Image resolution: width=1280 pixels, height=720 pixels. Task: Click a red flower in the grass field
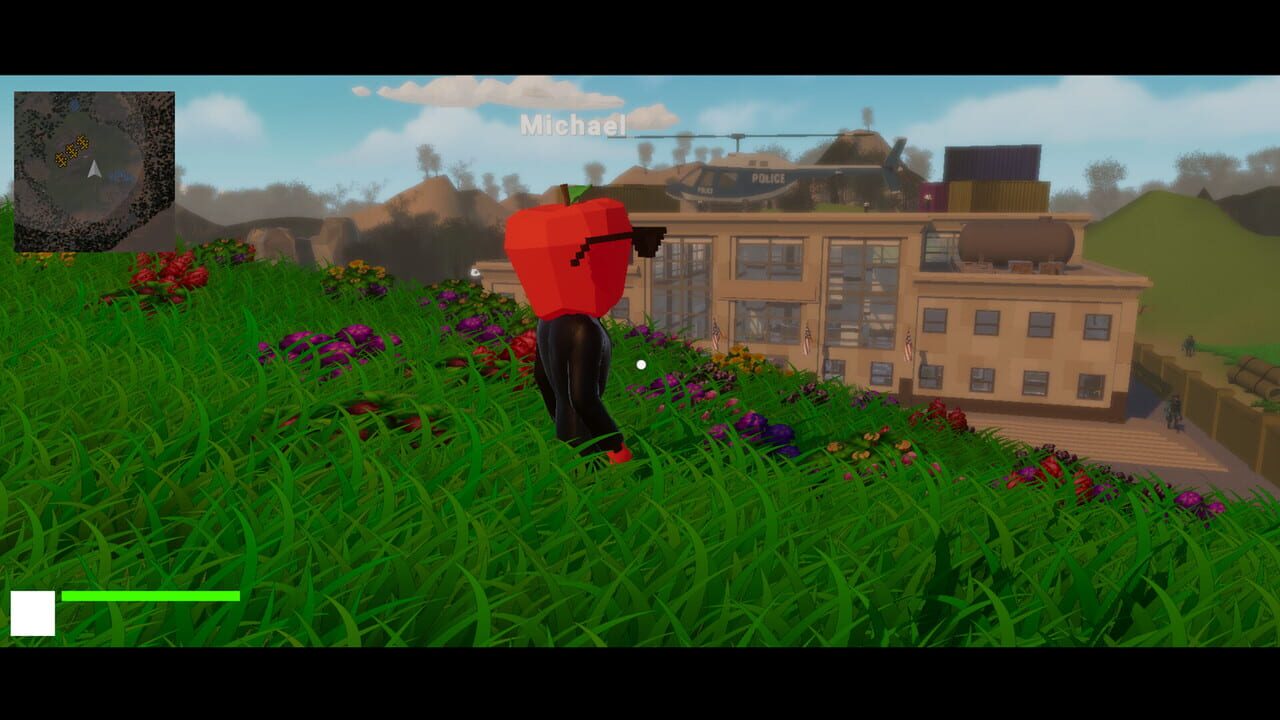click(170, 270)
